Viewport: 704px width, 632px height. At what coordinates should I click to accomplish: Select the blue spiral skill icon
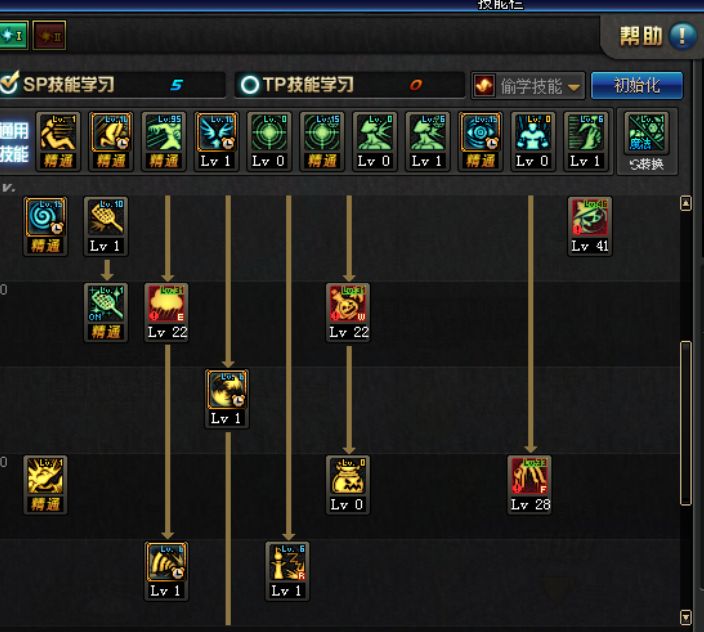click(x=45, y=218)
